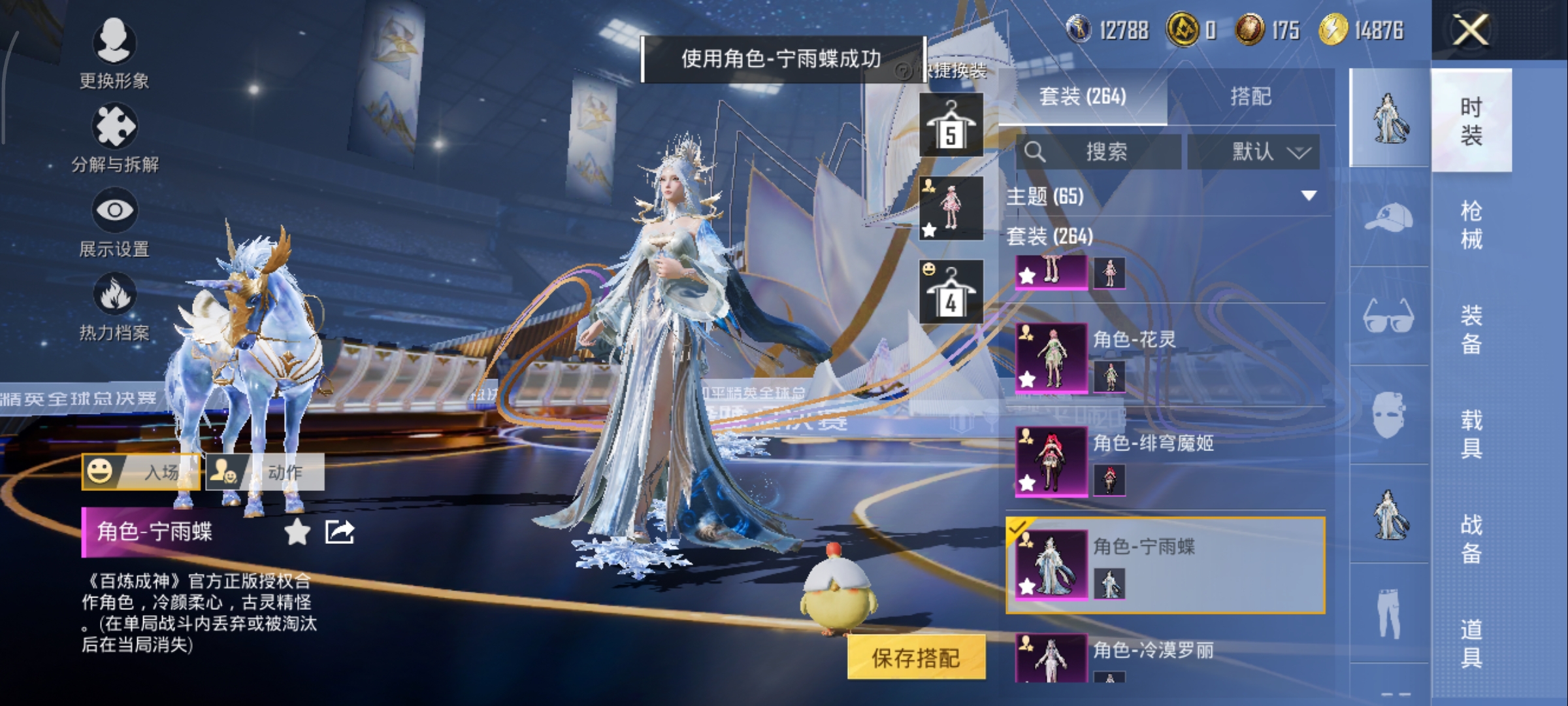This screenshot has width=1568, height=706.
Task: Click 保存搭配 to save the outfit
Action: [916, 658]
